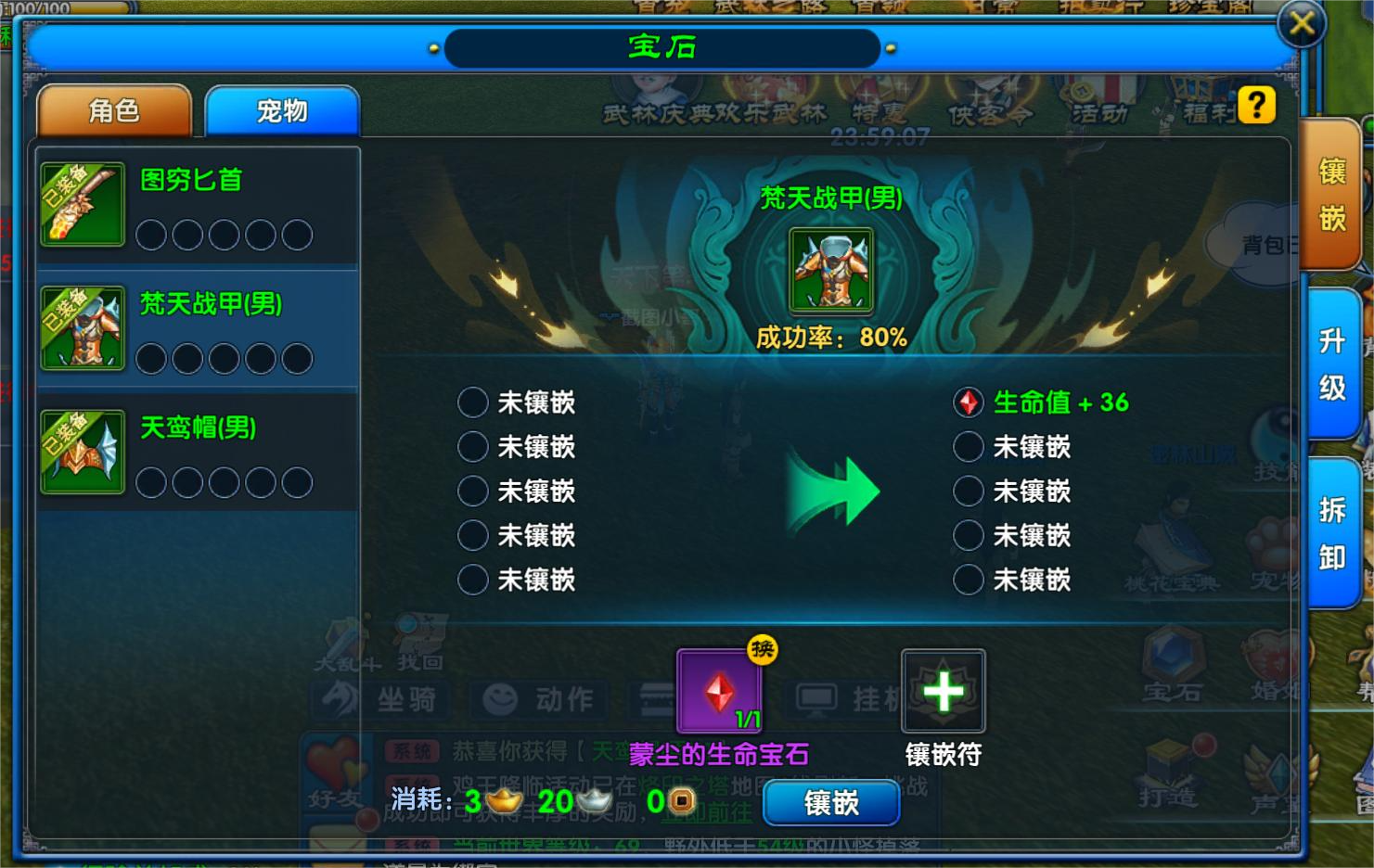Screen dimensions: 1374x868
Task: Switch to the 宠物 tab
Action: (x=281, y=111)
